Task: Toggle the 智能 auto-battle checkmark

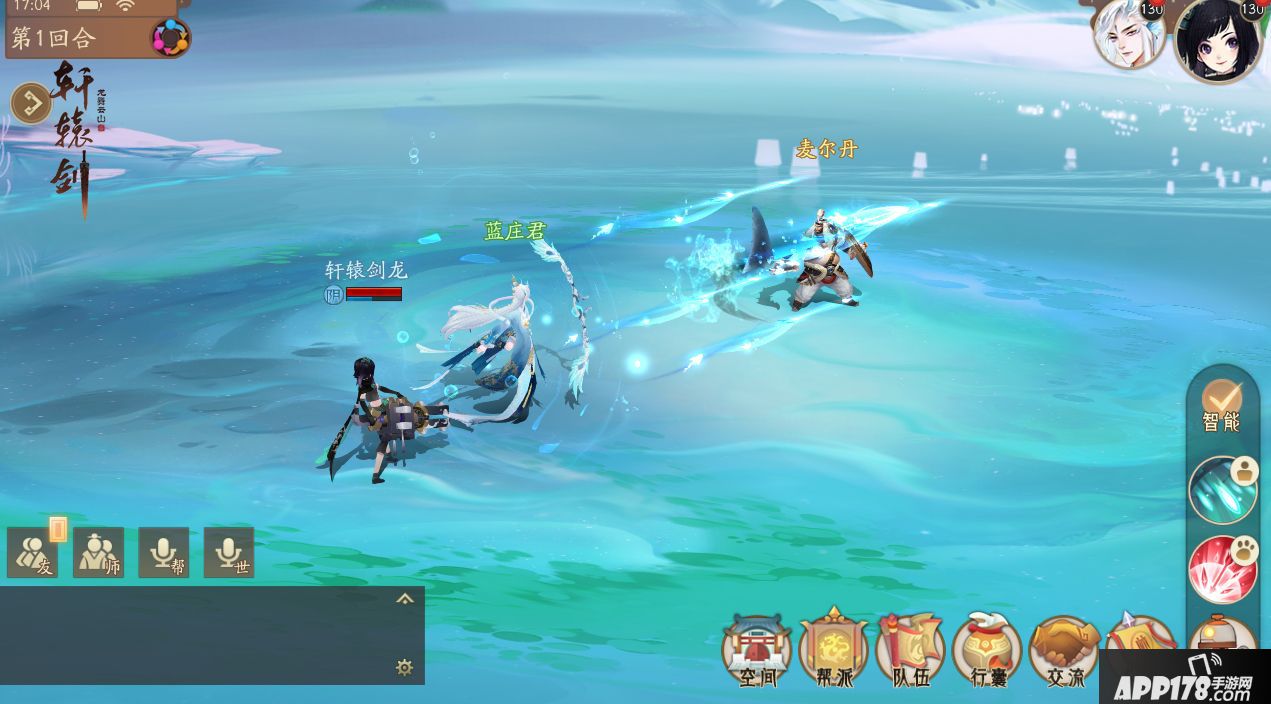Action: [1221, 402]
